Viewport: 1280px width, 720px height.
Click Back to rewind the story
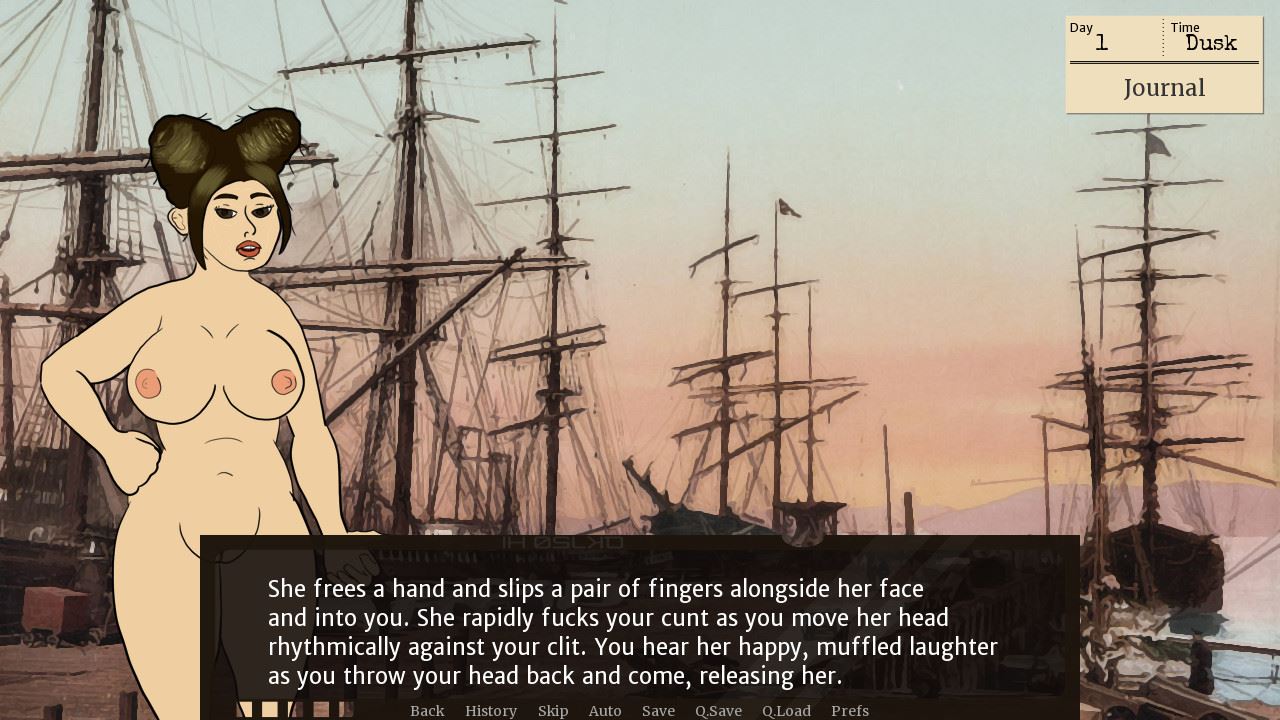[x=427, y=711]
